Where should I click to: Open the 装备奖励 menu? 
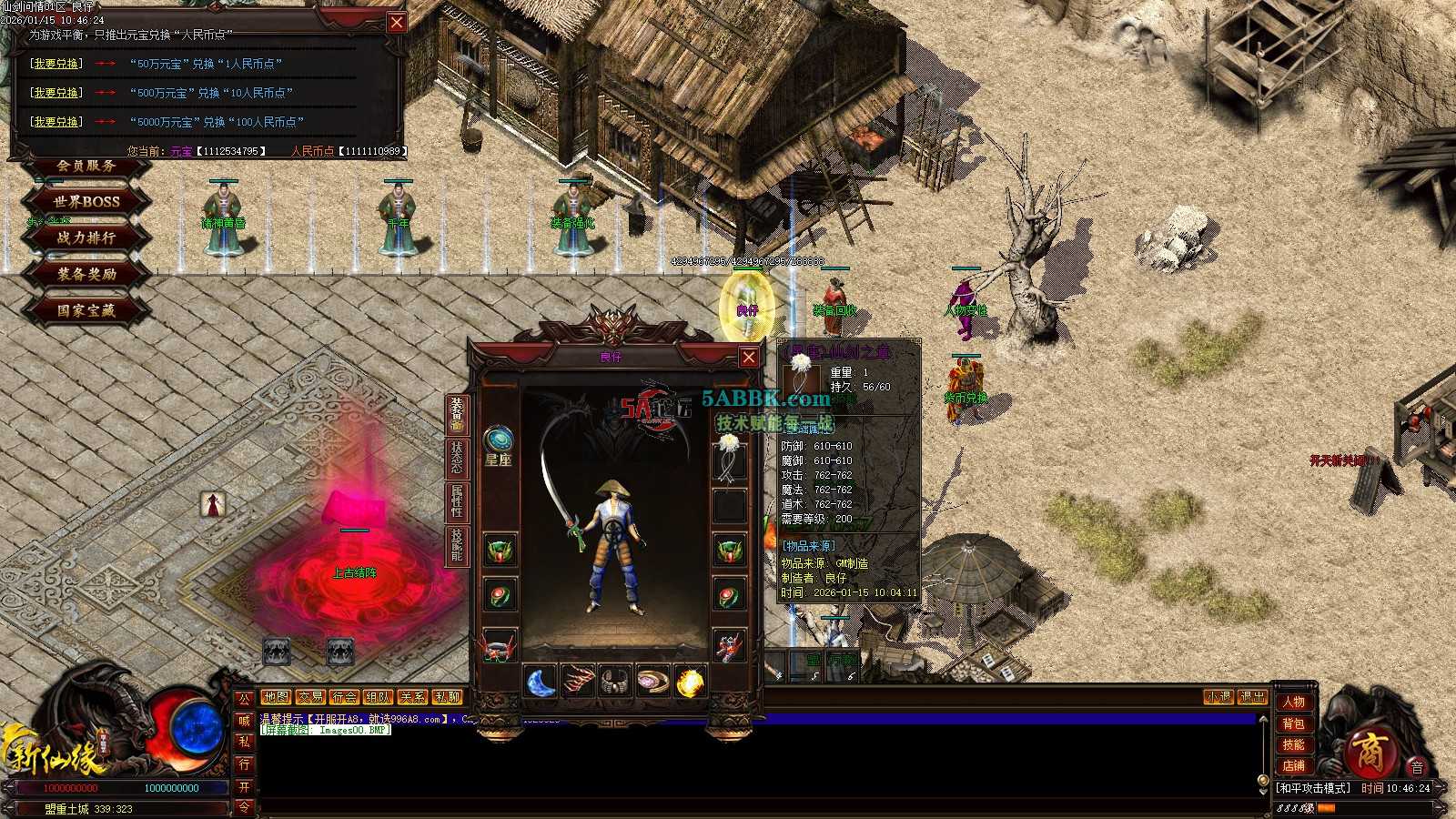pos(86,274)
